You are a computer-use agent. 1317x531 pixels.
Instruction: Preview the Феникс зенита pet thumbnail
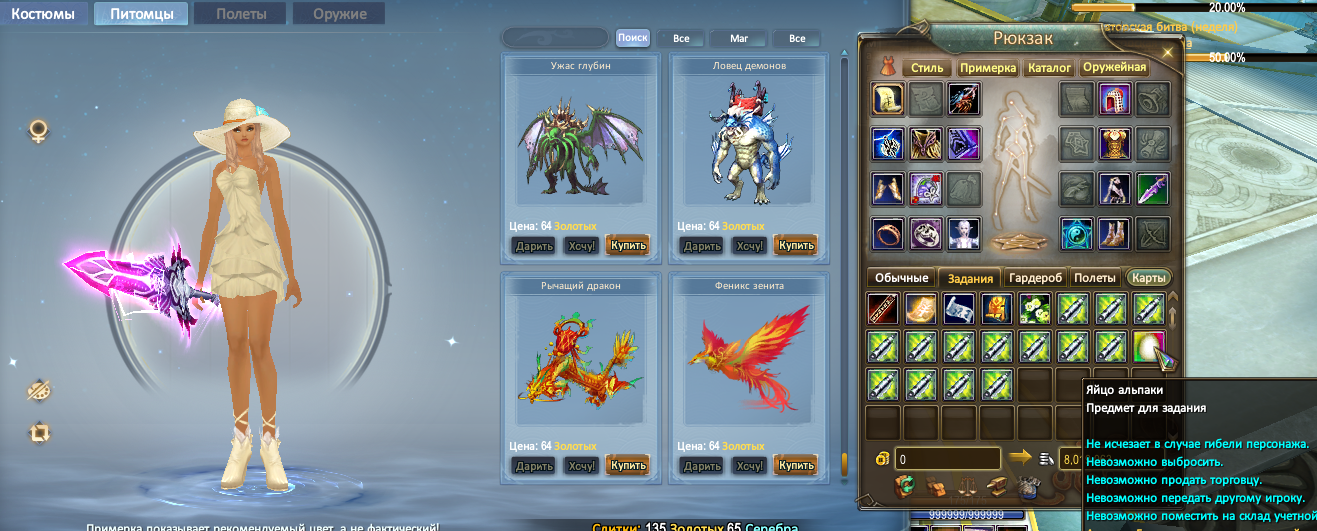(749, 365)
